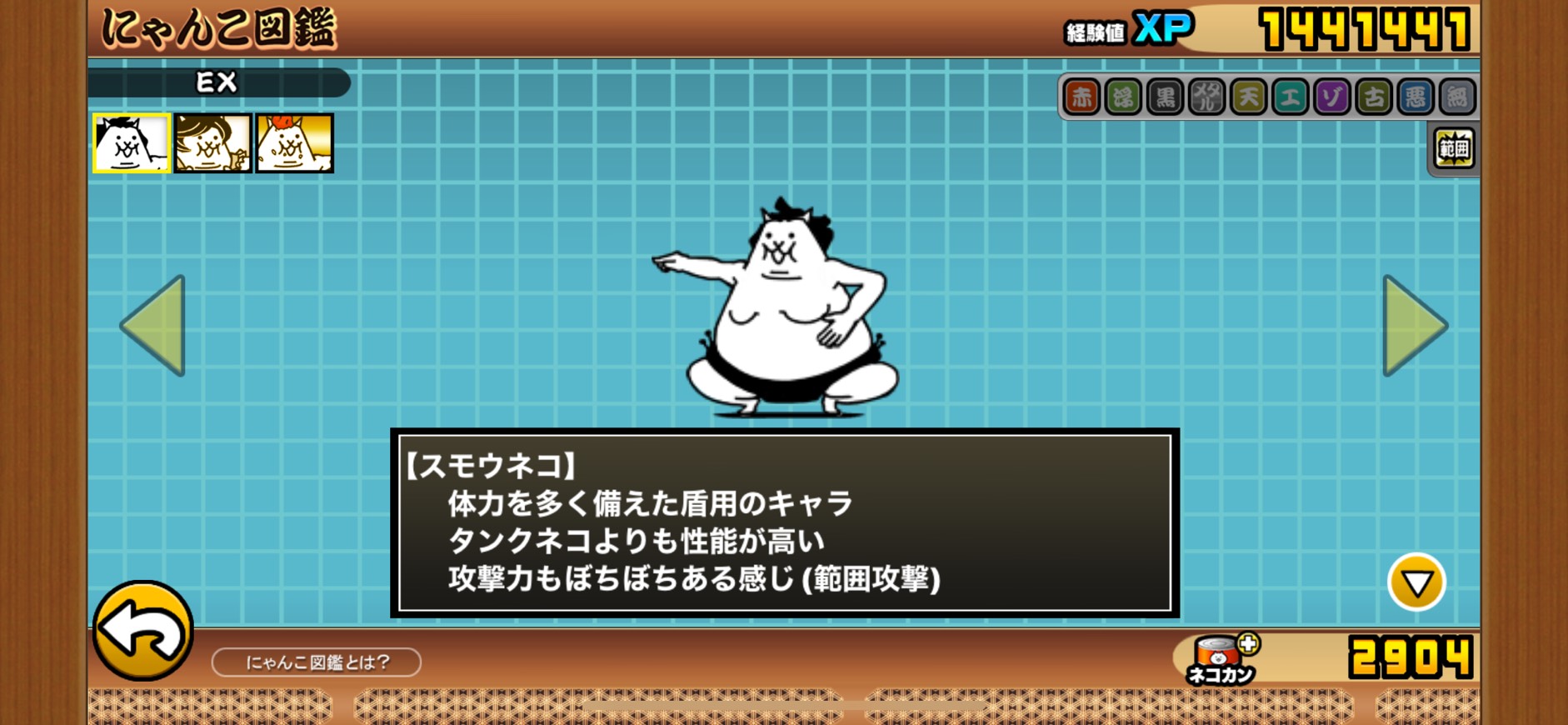1568x725 pixels.
Task: Select the Sumo Cat form thumbnail
Action: click(132, 143)
